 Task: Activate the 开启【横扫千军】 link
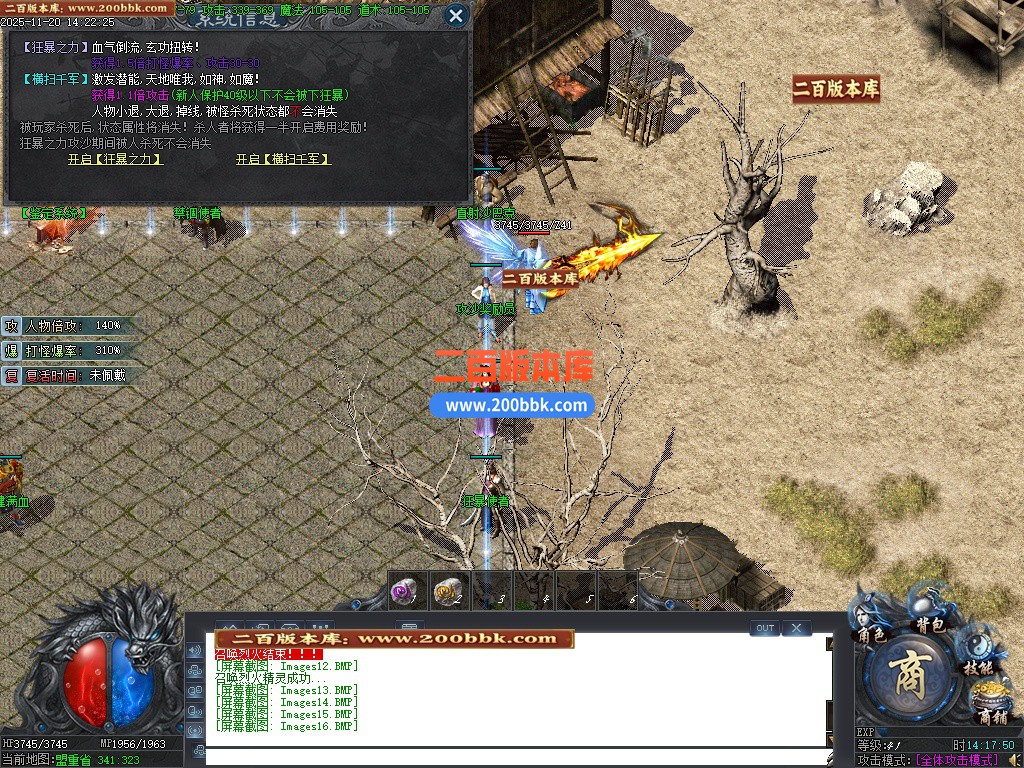283,159
